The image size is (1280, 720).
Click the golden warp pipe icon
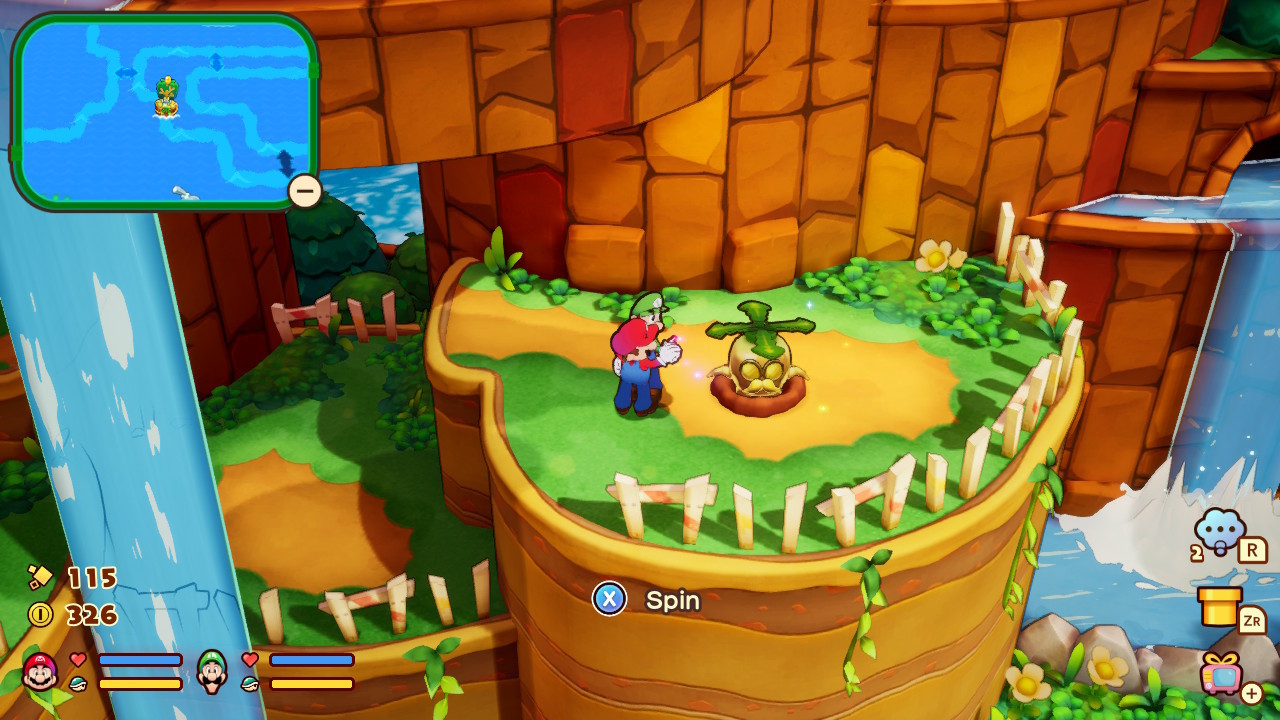click(x=1218, y=608)
